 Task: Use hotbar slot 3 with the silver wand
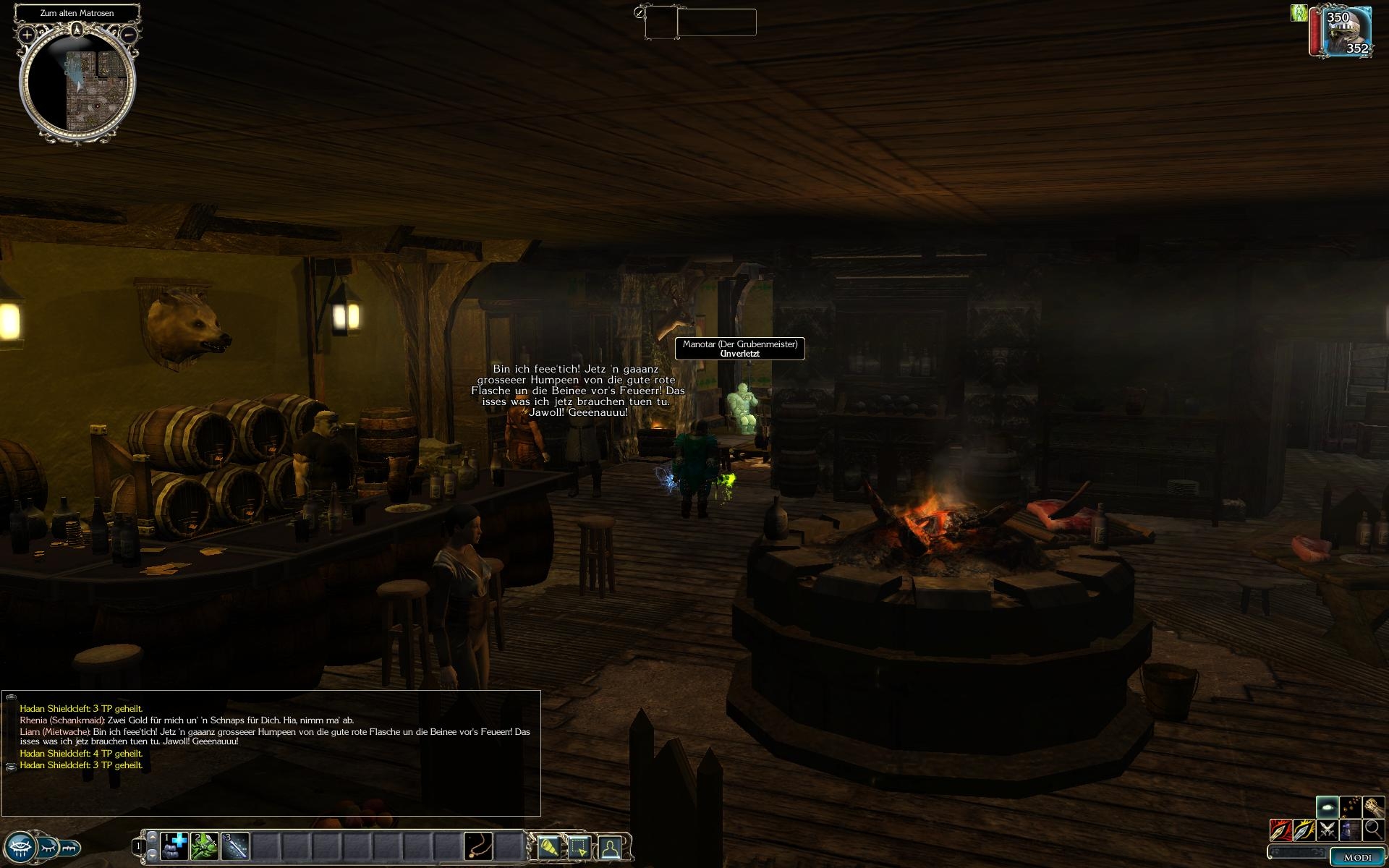(x=235, y=846)
